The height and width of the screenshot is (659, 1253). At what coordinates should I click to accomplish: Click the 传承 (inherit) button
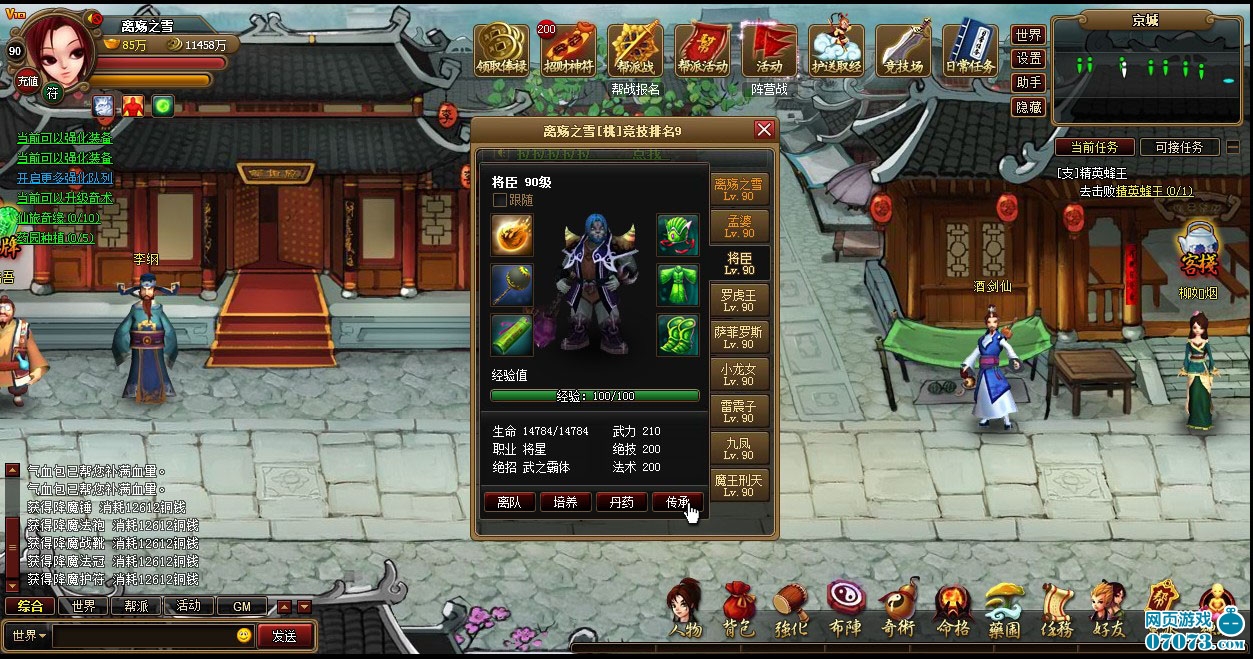[x=677, y=502]
